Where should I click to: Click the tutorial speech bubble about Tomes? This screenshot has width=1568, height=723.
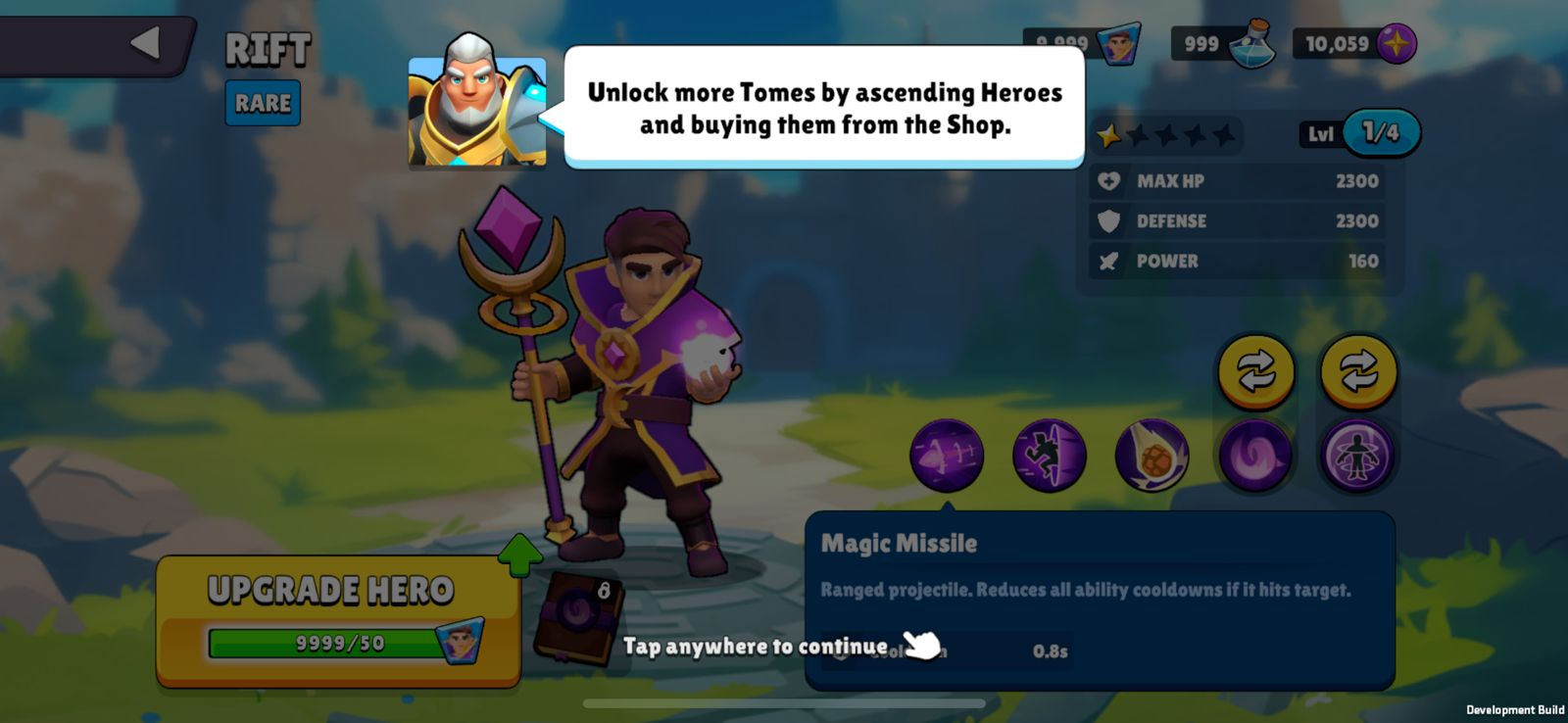coord(824,108)
